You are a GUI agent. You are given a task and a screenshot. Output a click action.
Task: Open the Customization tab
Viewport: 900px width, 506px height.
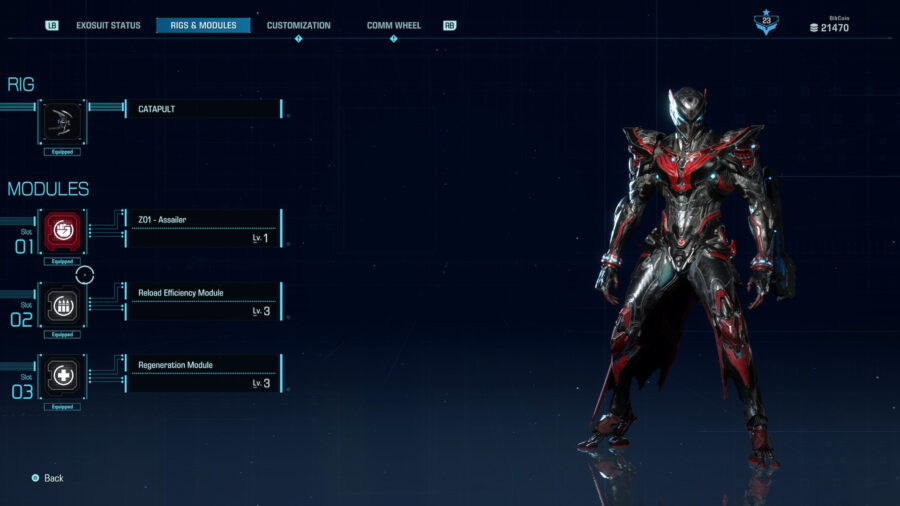click(x=298, y=25)
